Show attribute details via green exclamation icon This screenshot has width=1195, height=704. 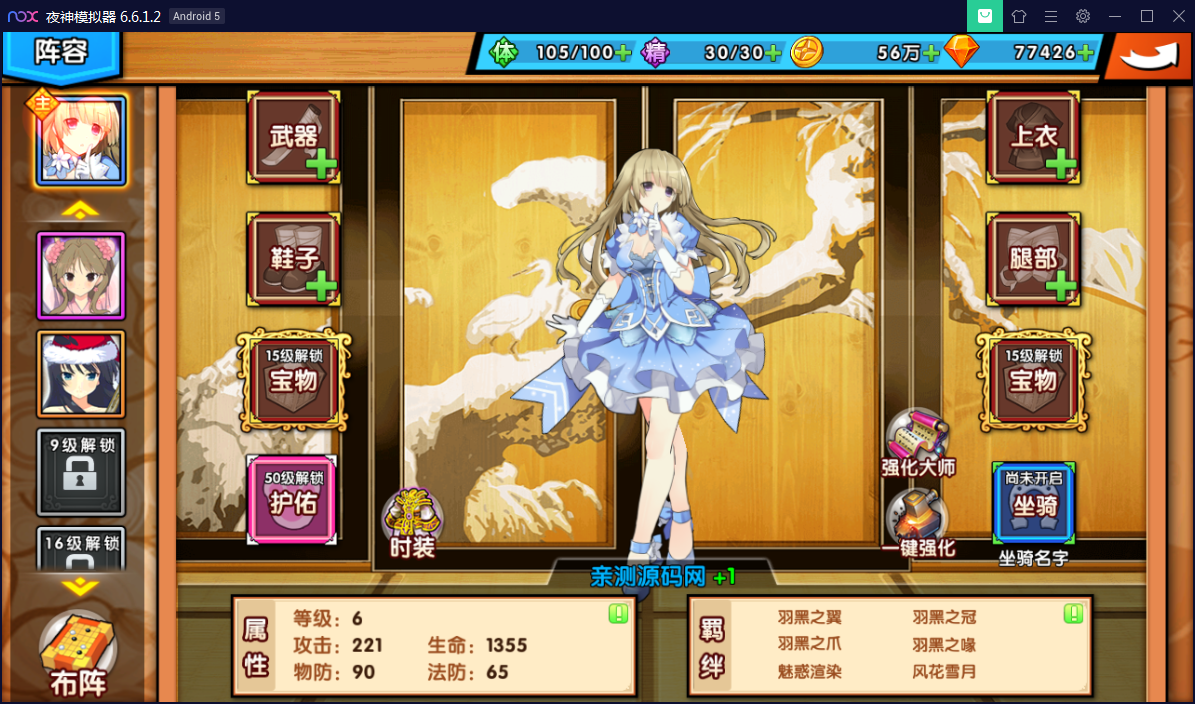point(618,613)
